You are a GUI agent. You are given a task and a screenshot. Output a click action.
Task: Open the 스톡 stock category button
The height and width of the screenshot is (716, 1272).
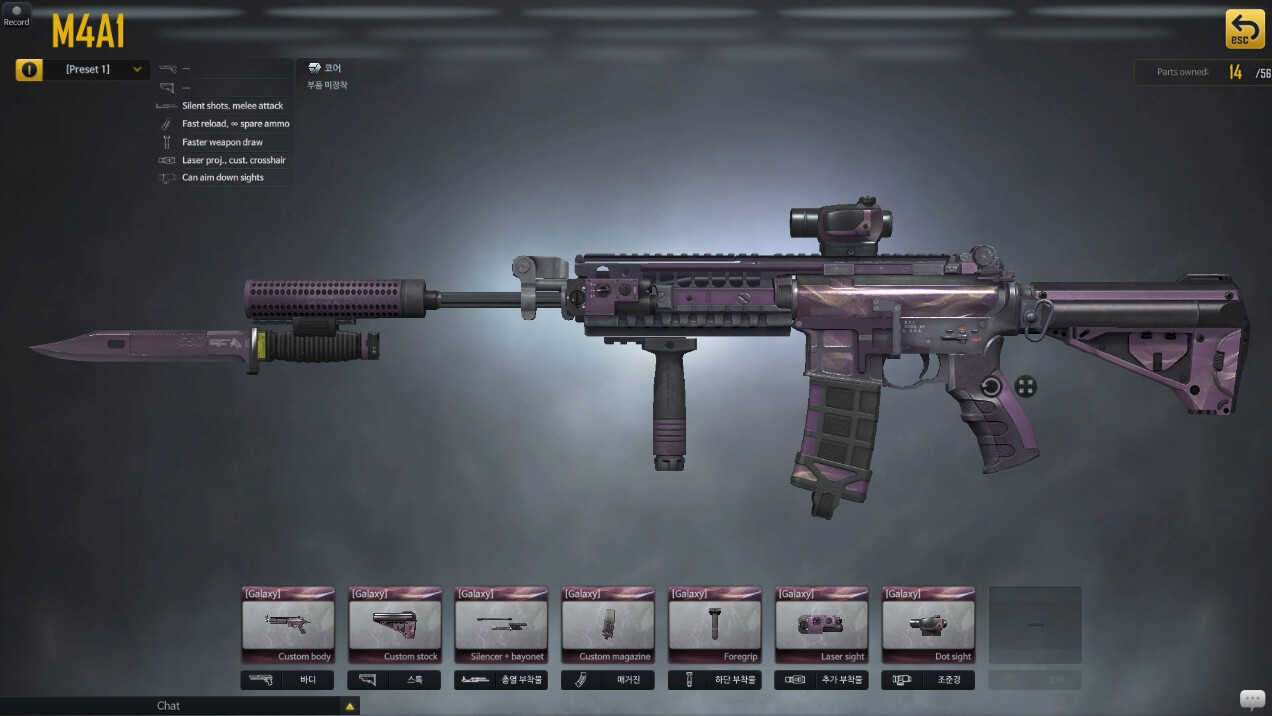pyautogui.click(x=394, y=680)
